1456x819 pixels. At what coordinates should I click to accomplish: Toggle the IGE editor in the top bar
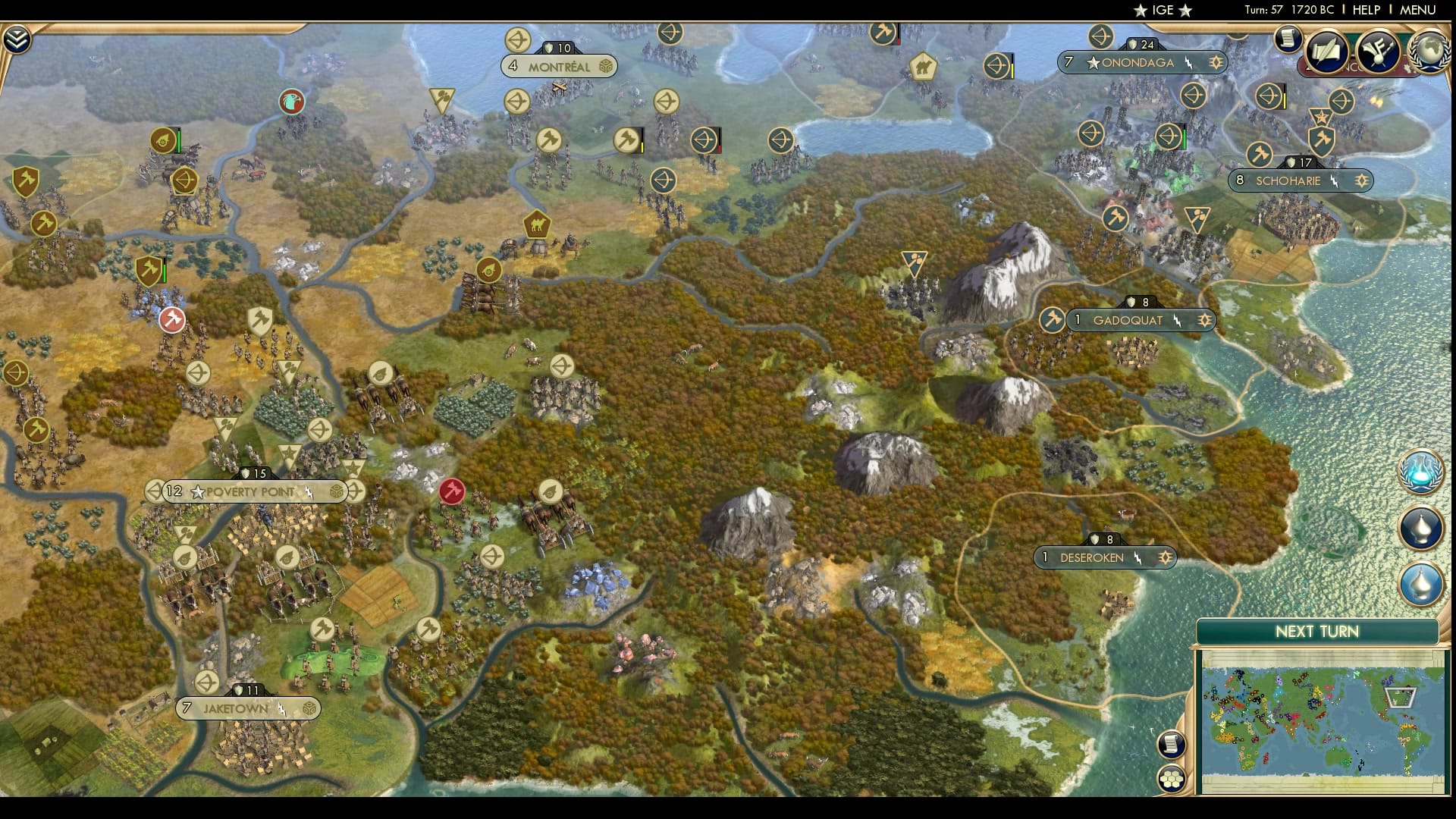[1163, 11]
